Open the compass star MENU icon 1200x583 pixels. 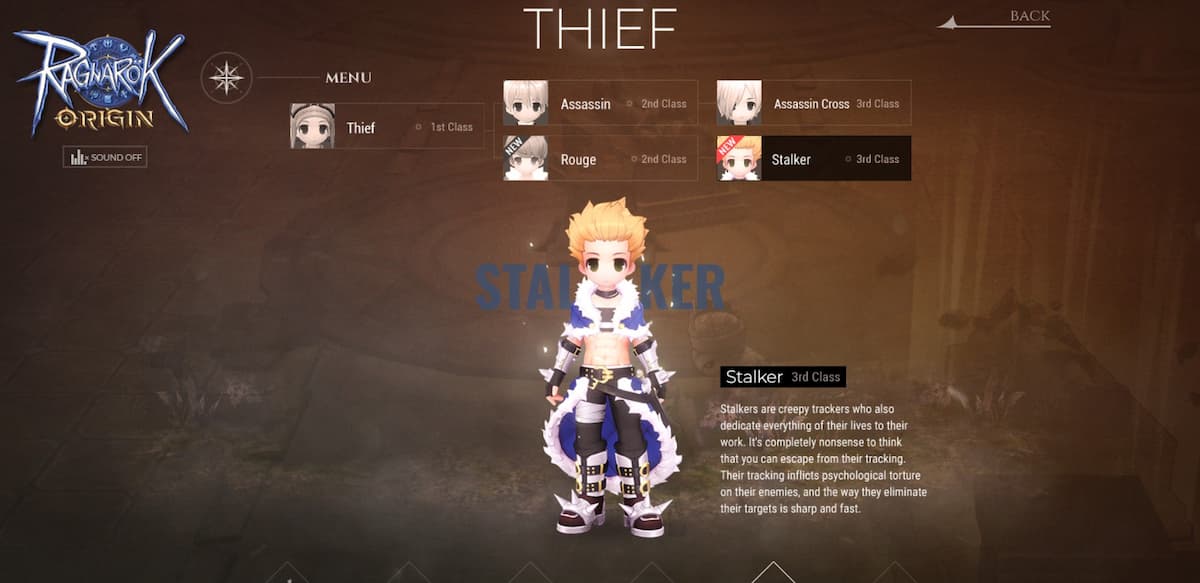coord(226,78)
